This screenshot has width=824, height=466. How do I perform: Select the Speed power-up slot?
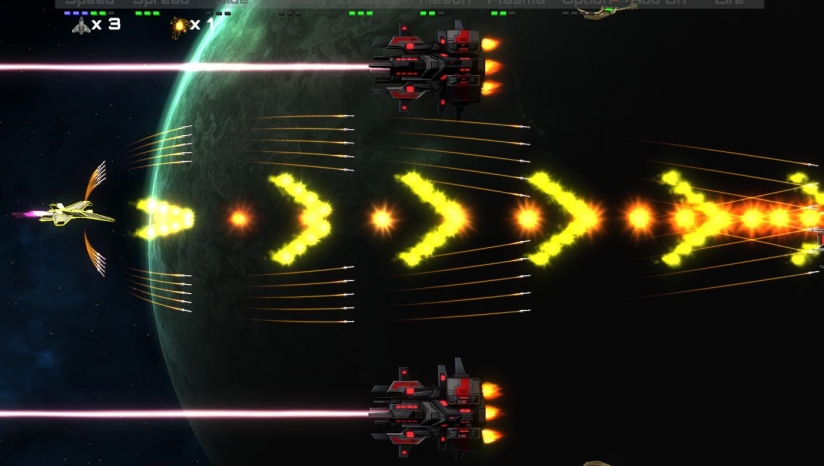(90, 3)
